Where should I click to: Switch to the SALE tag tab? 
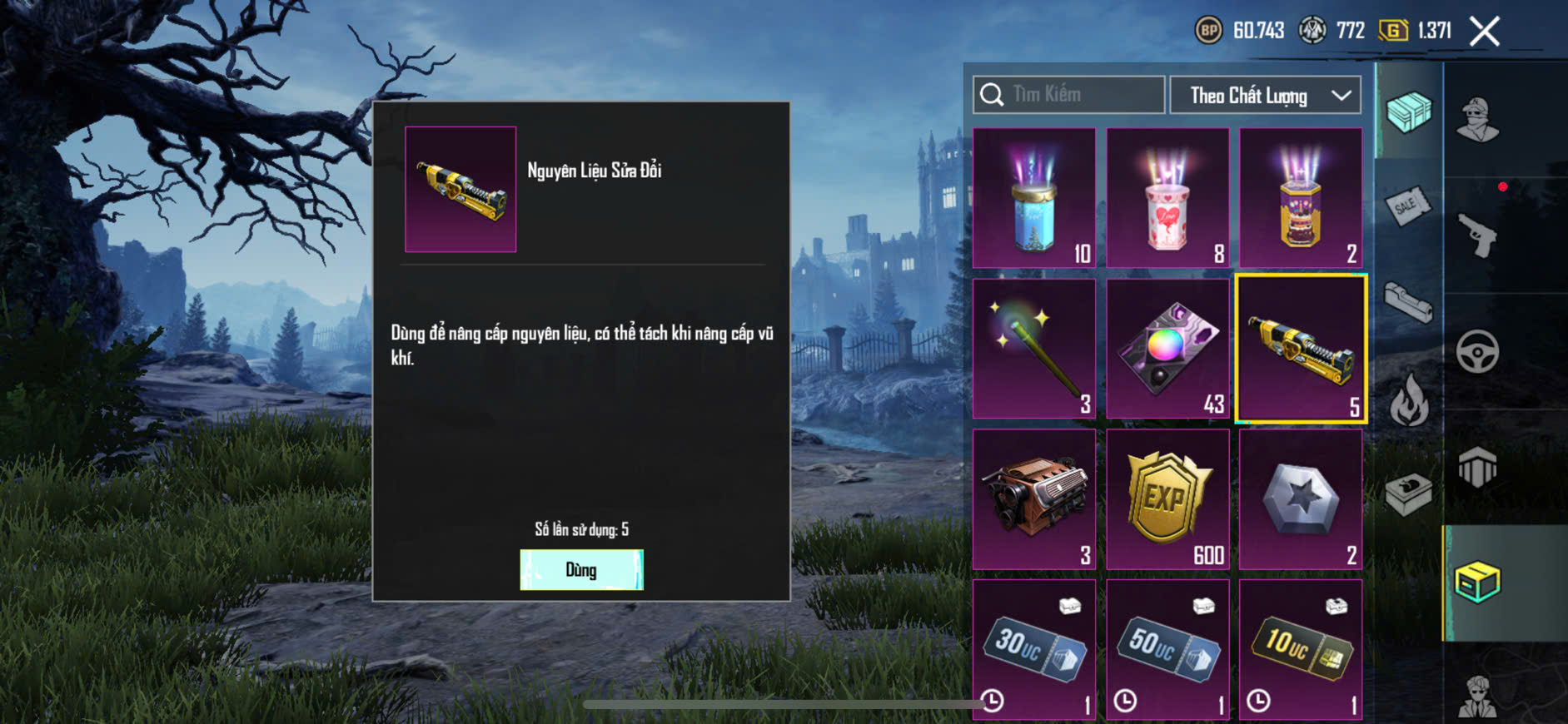coord(1408,205)
